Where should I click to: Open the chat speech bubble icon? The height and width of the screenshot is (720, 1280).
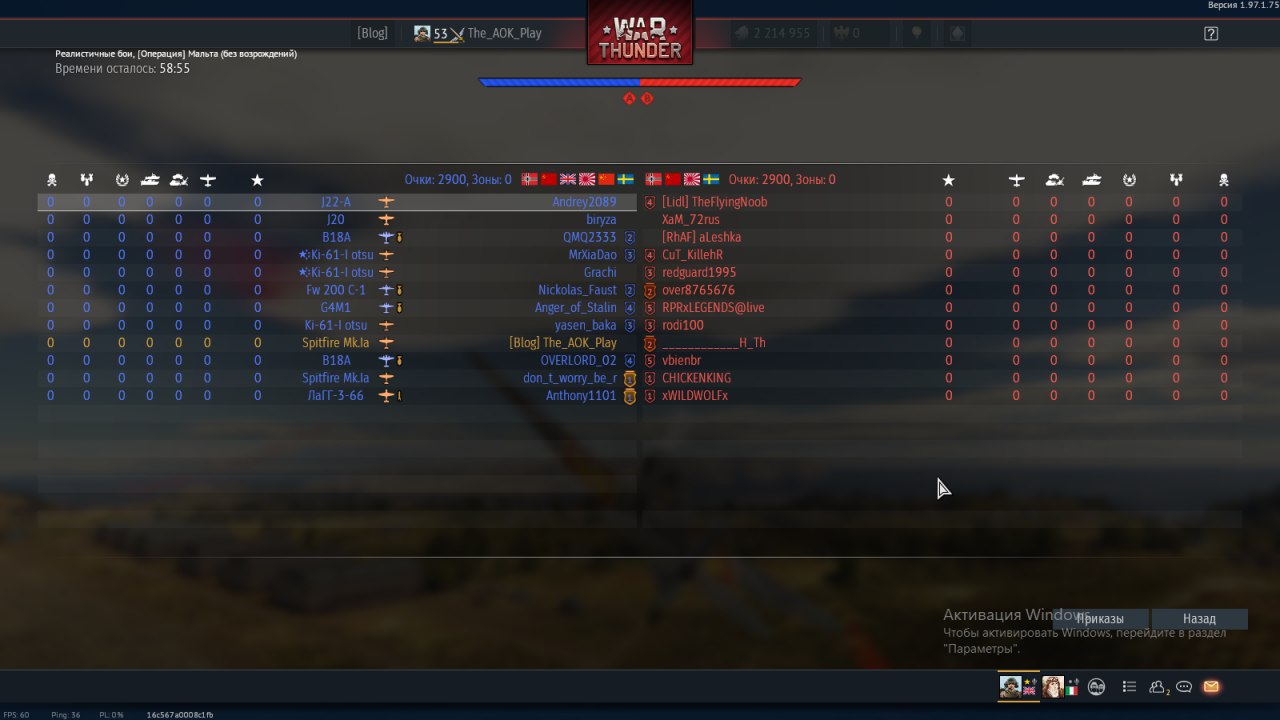1184,687
